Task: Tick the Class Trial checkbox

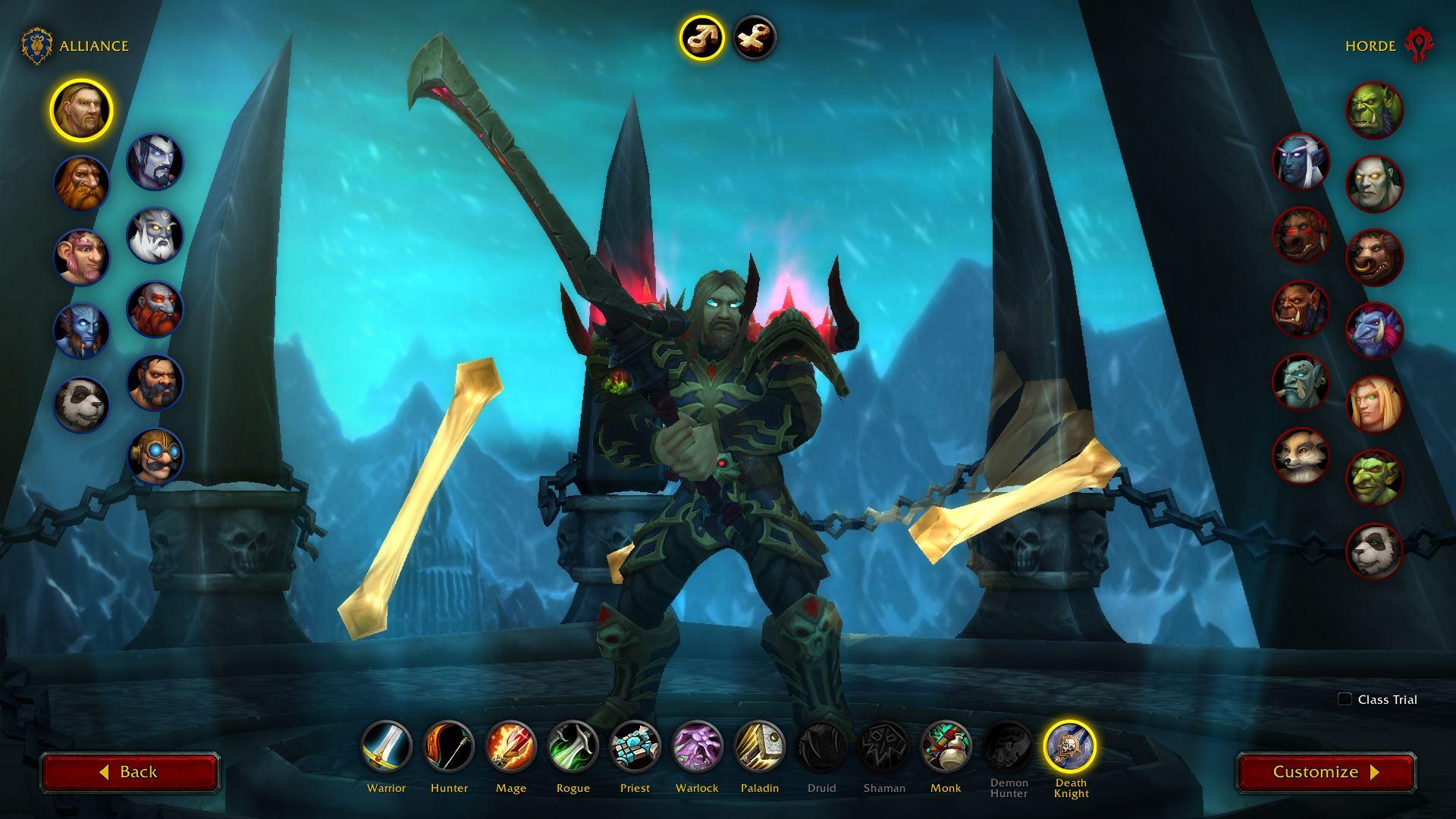Action: click(1345, 699)
